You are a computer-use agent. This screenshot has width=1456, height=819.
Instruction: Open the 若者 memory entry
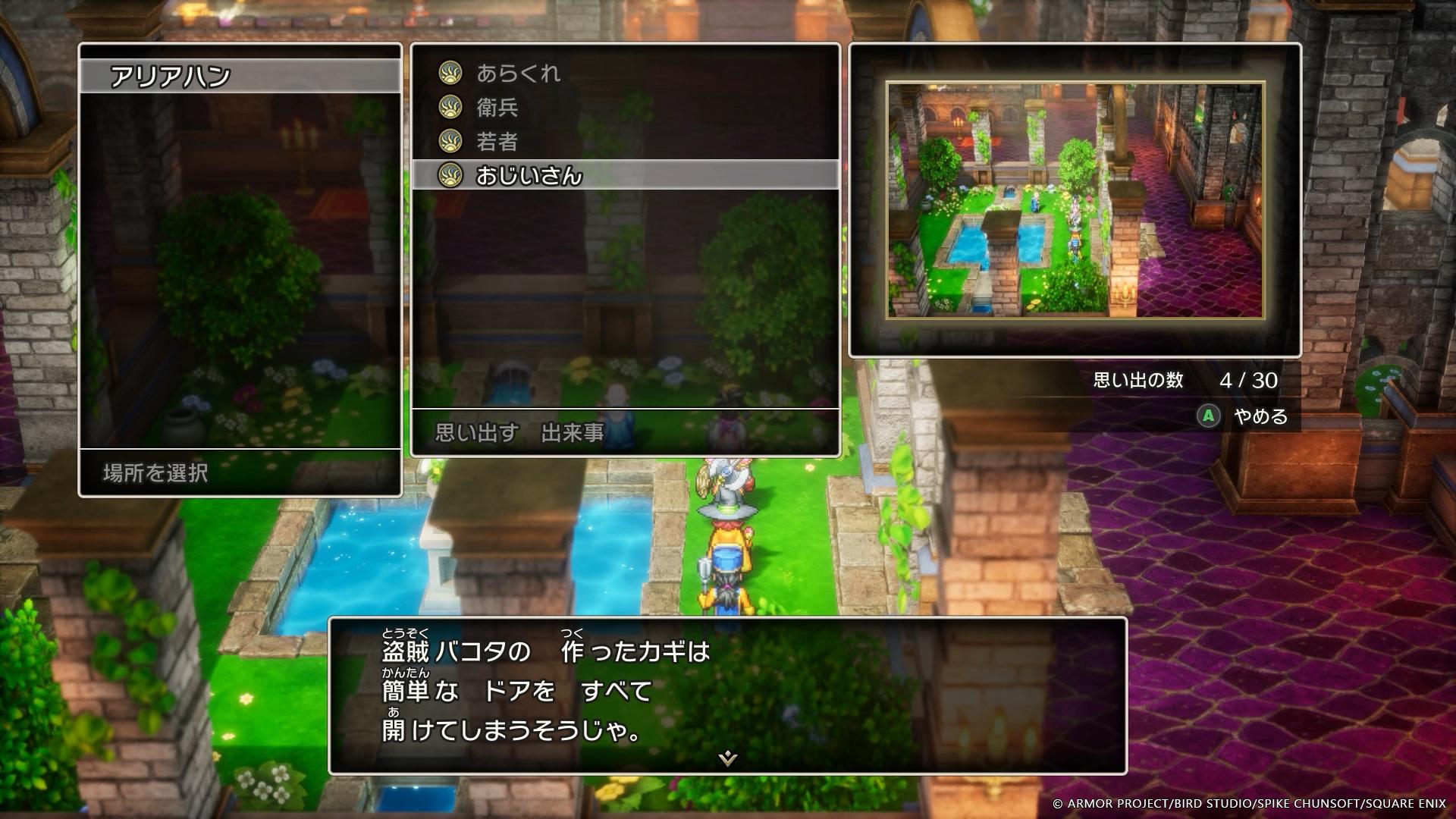coord(497,142)
